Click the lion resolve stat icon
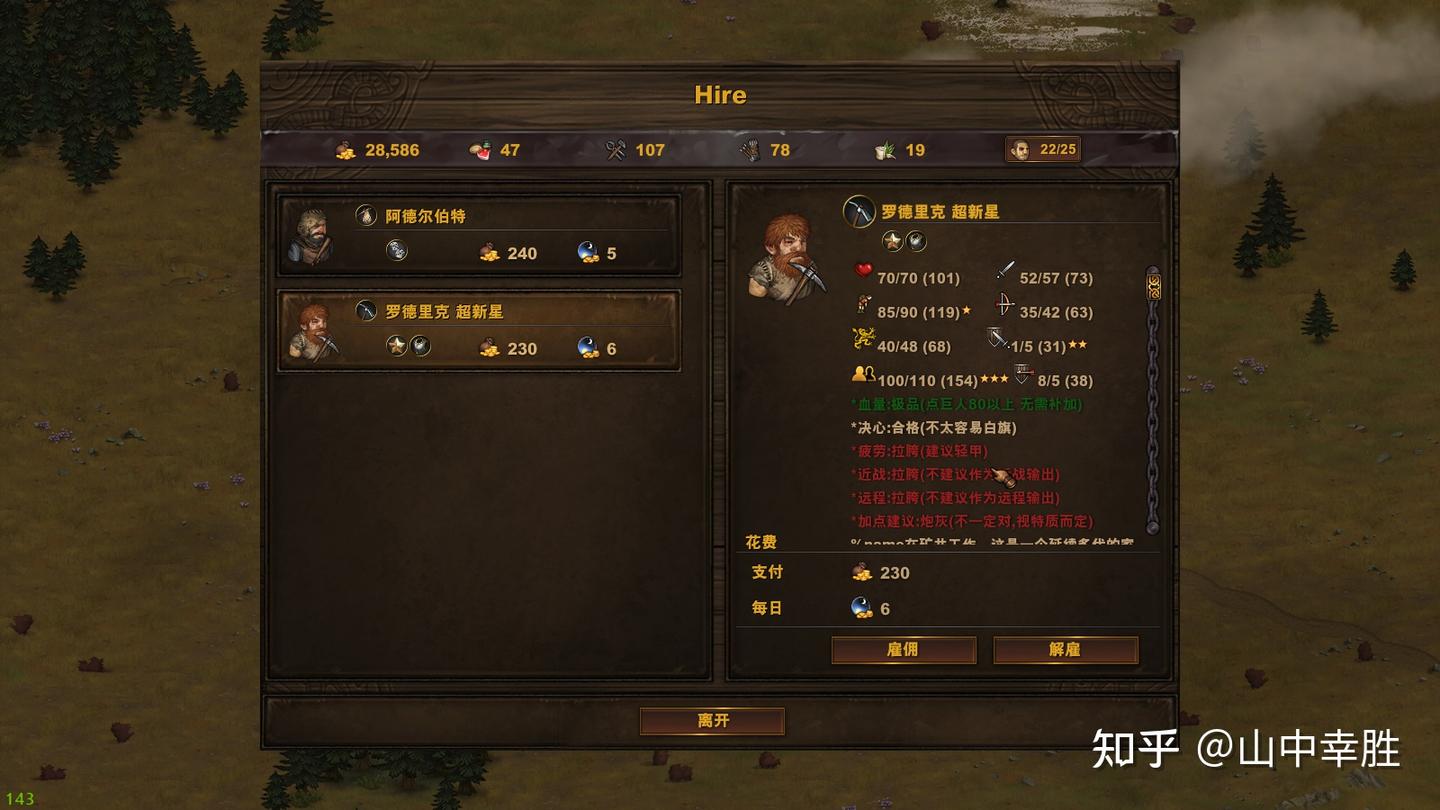The width and height of the screenshot is (1440, 810). 862,338
